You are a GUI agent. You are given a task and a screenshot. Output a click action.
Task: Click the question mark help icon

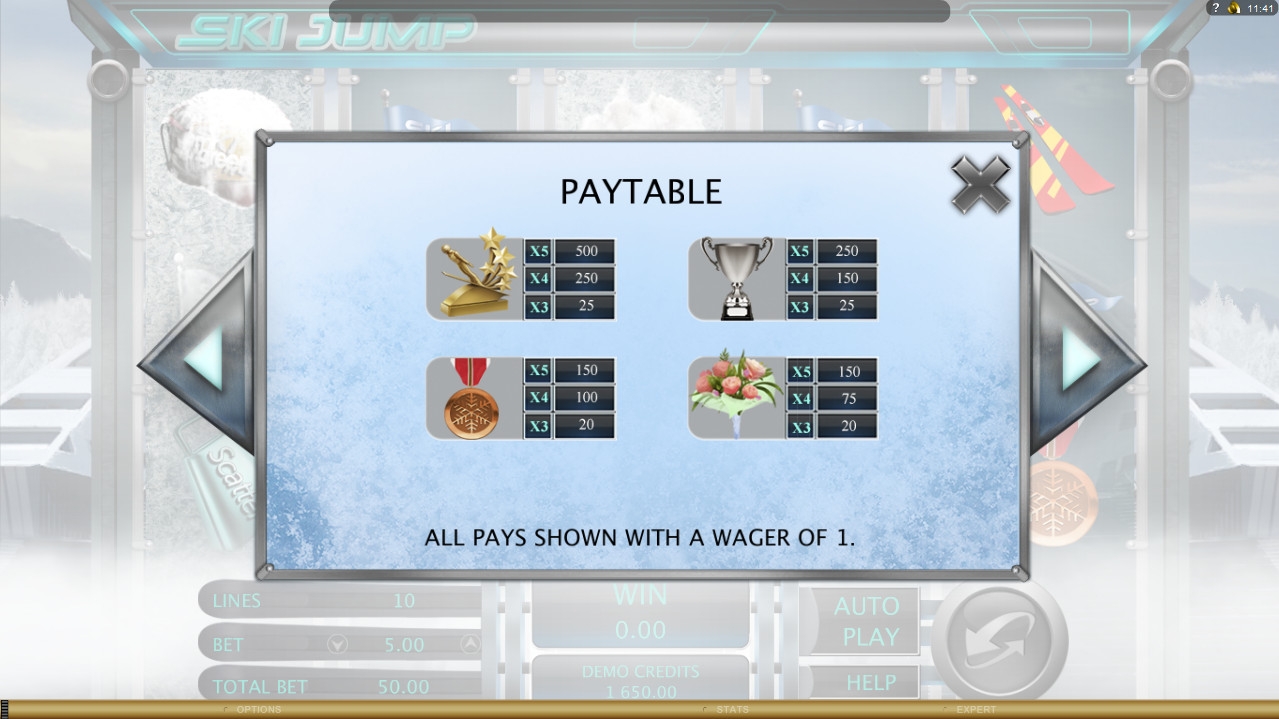pos(1215,8)
